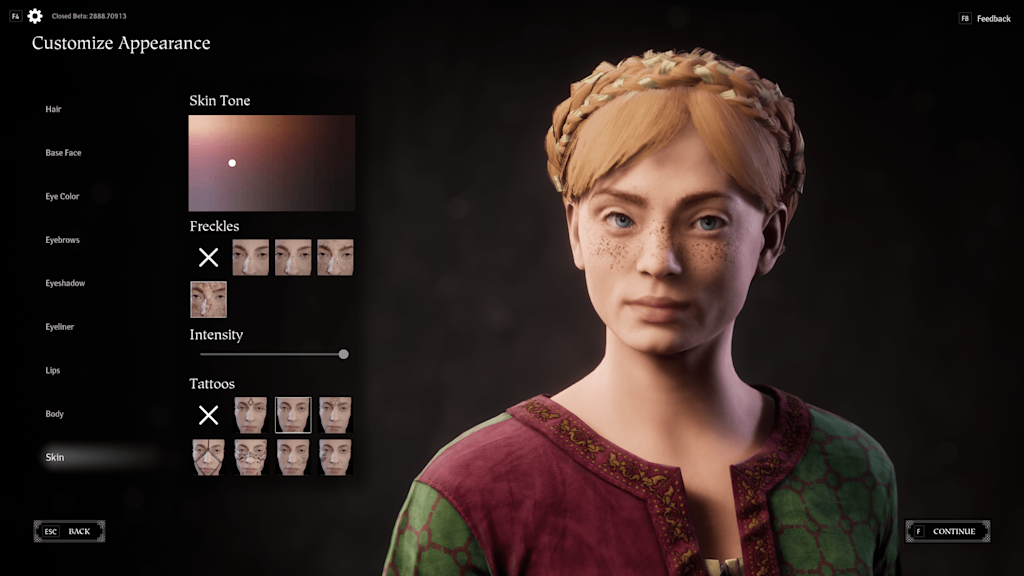Go to the Eyeshadow category

pos(65,283)
